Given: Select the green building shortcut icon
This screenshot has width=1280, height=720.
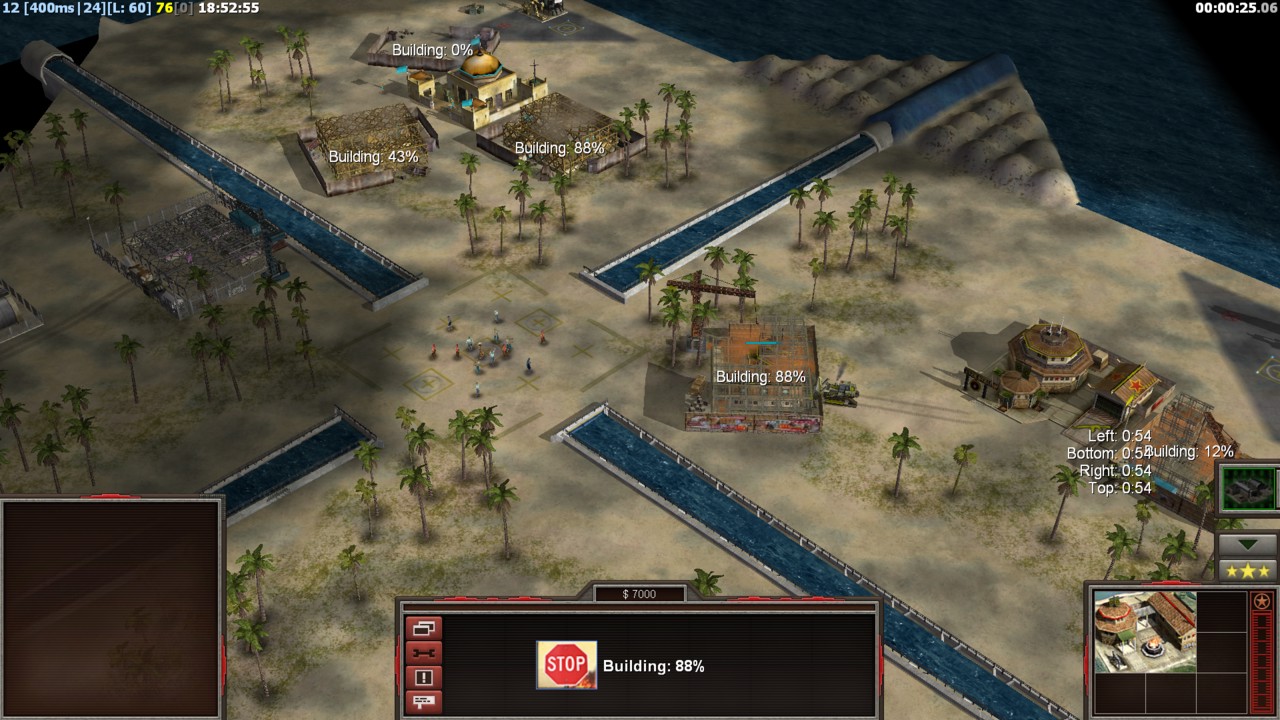Looking at the screenshot, I should [x=1248, y=489].
